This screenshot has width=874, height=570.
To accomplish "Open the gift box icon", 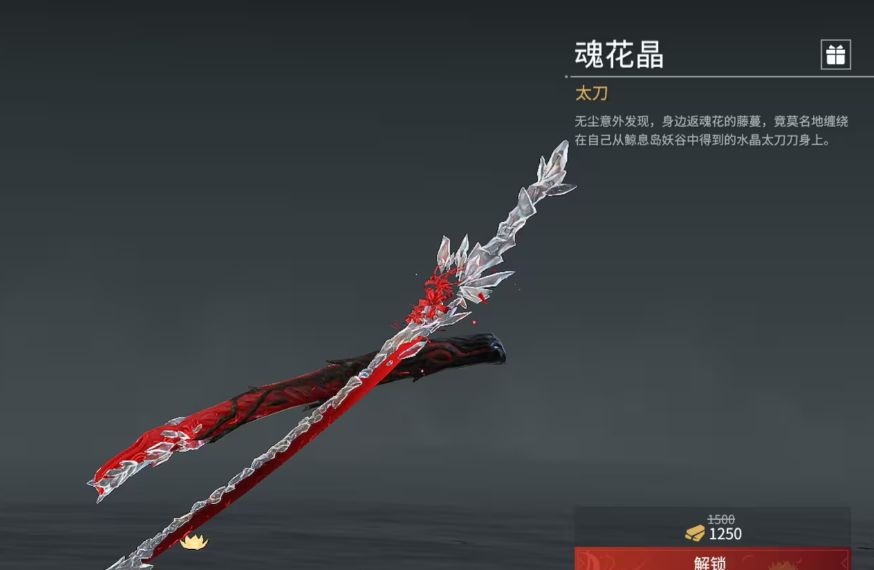I will (x=835, y=55).
